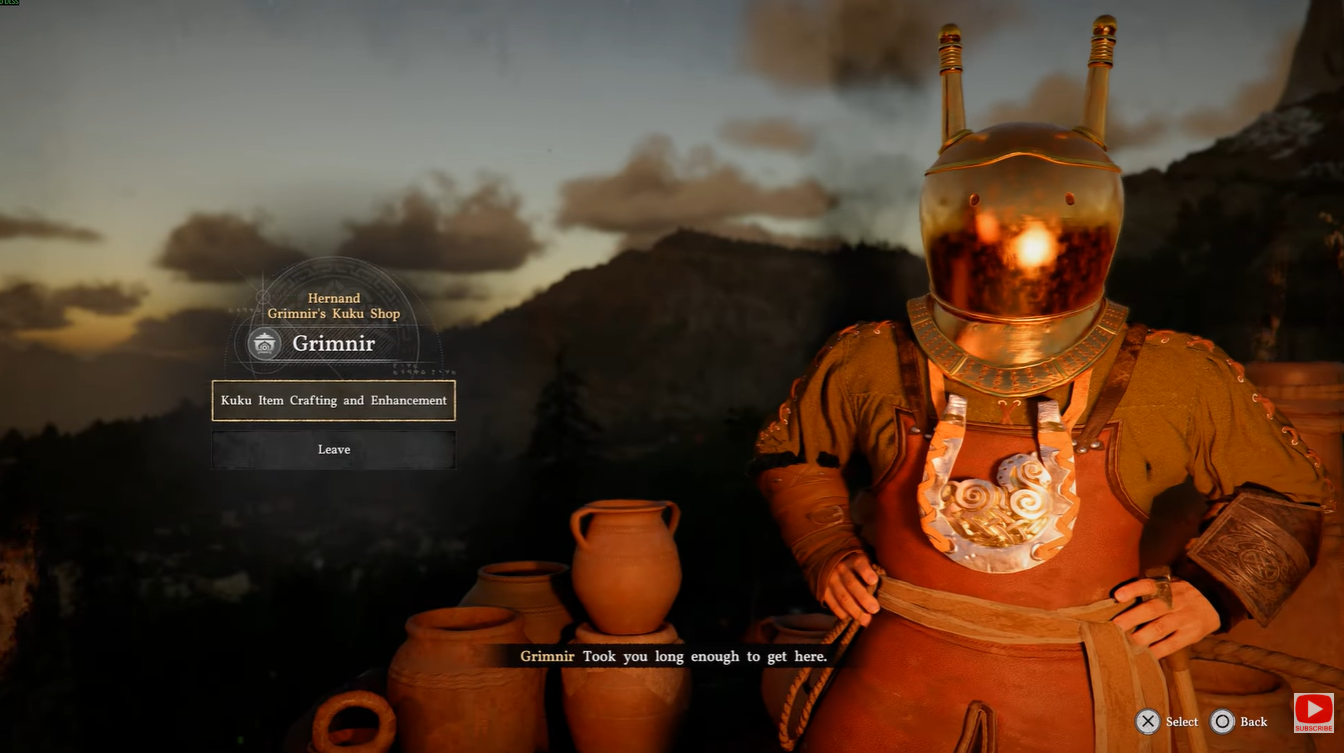1344x753 pixels.
Task: Click the pot icon in the shop title medallion
Action: click(x=264, y=343)
